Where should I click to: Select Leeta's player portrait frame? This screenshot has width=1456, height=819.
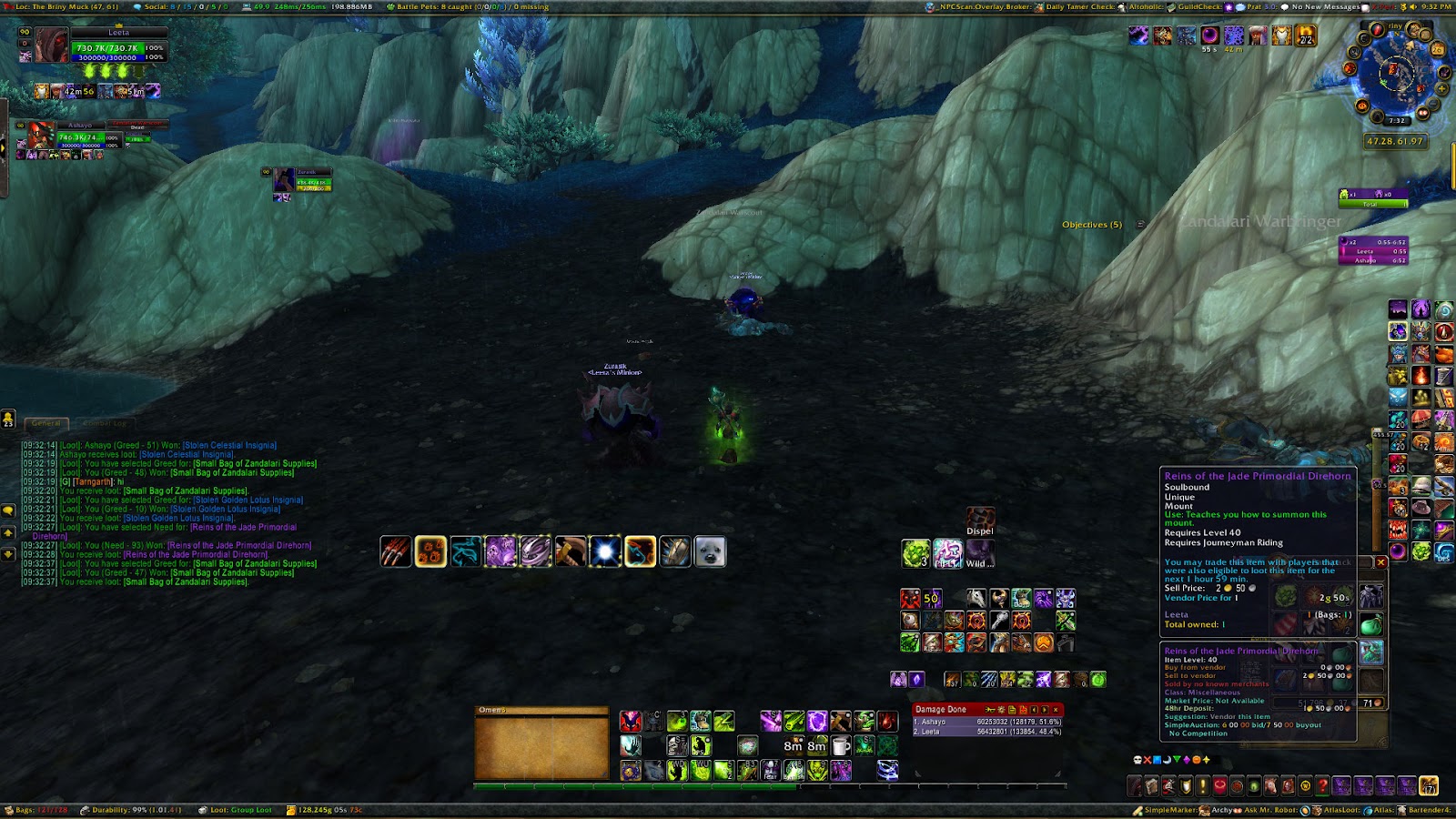click(x=52, y=45)
